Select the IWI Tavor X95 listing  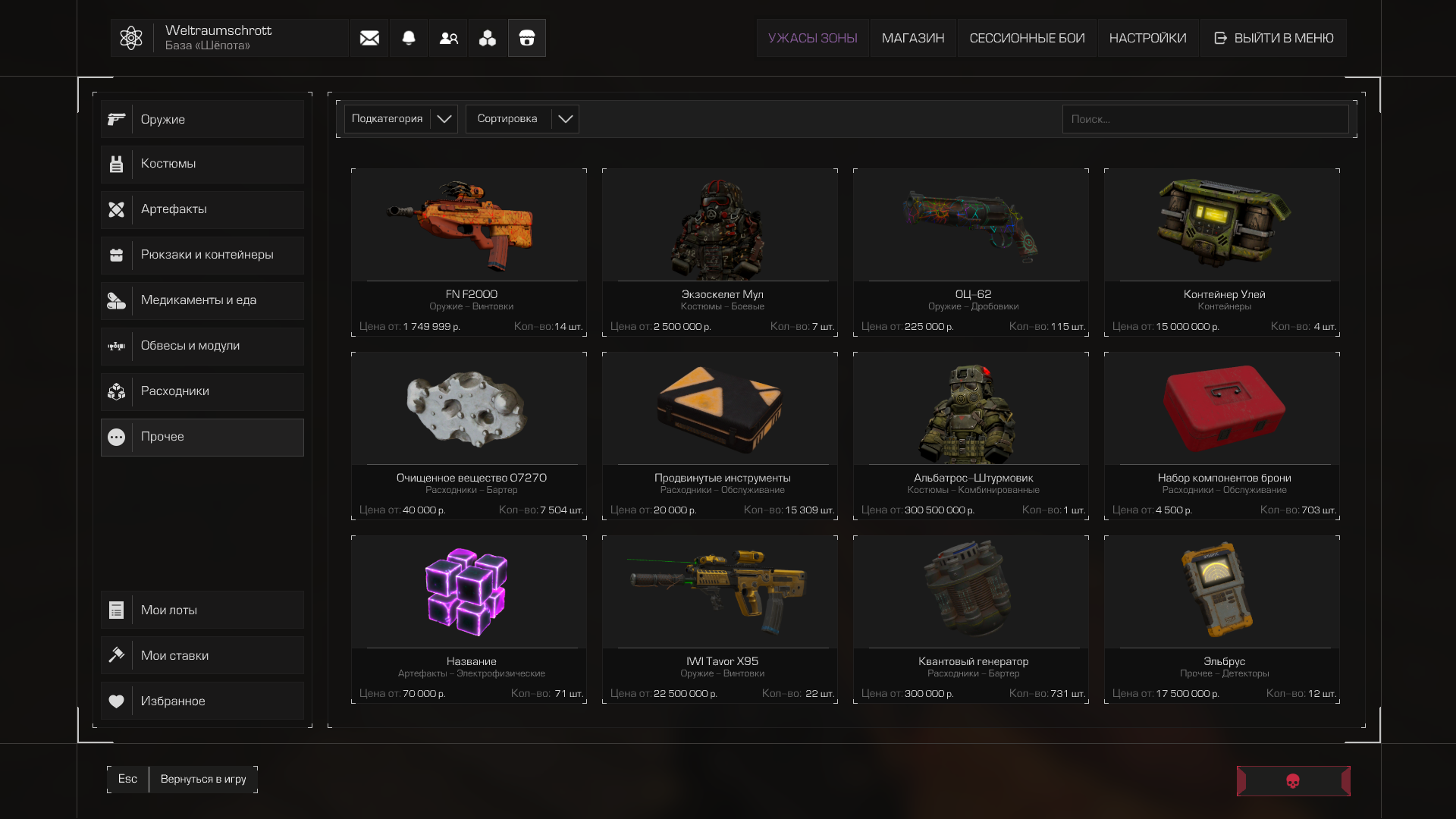(x=720, y=619)
